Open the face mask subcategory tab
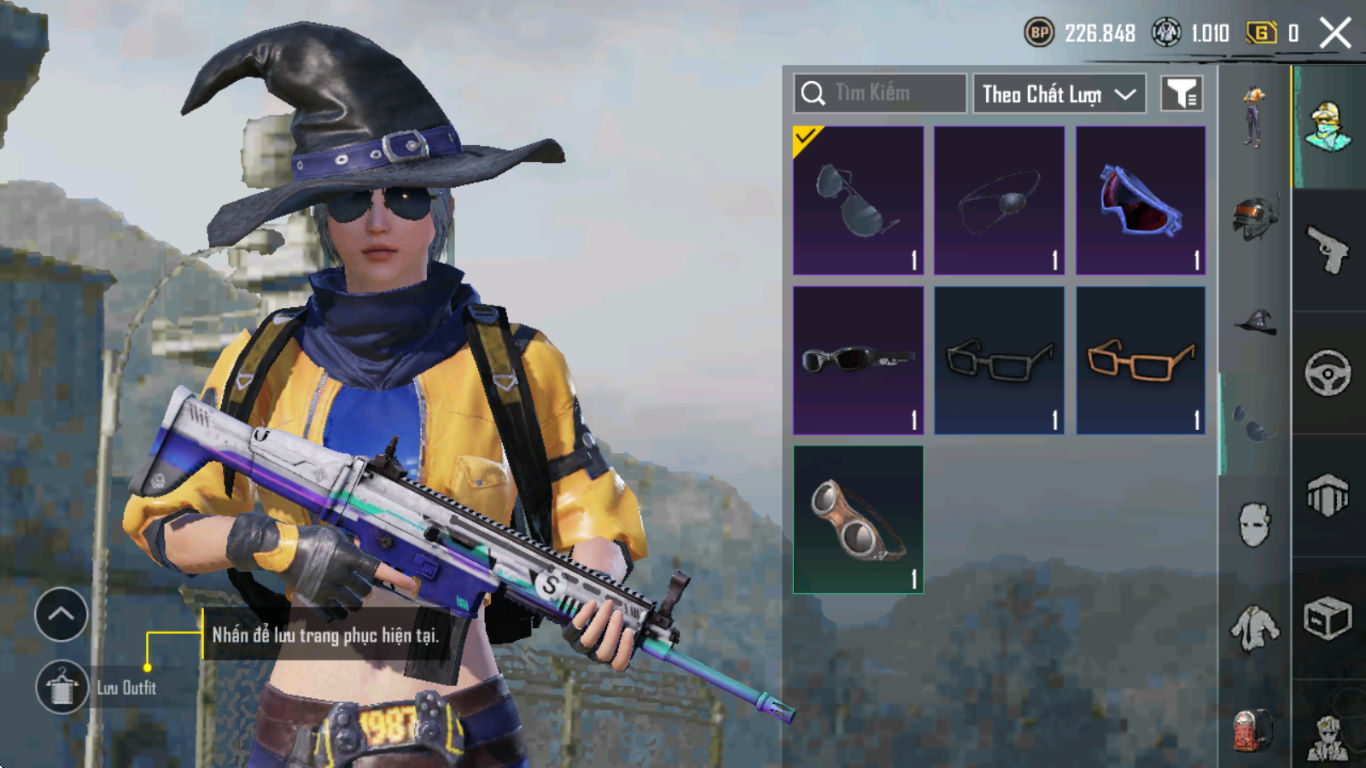 [1255, 524]
